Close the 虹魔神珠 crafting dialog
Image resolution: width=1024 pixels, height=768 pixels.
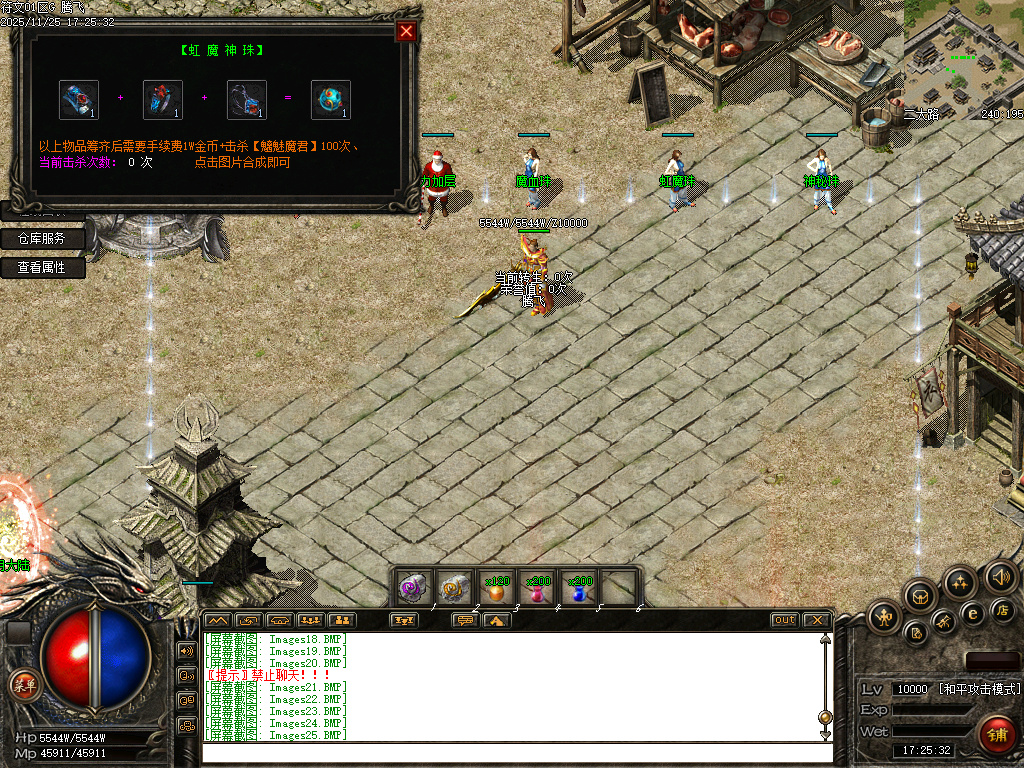point(406,31)
